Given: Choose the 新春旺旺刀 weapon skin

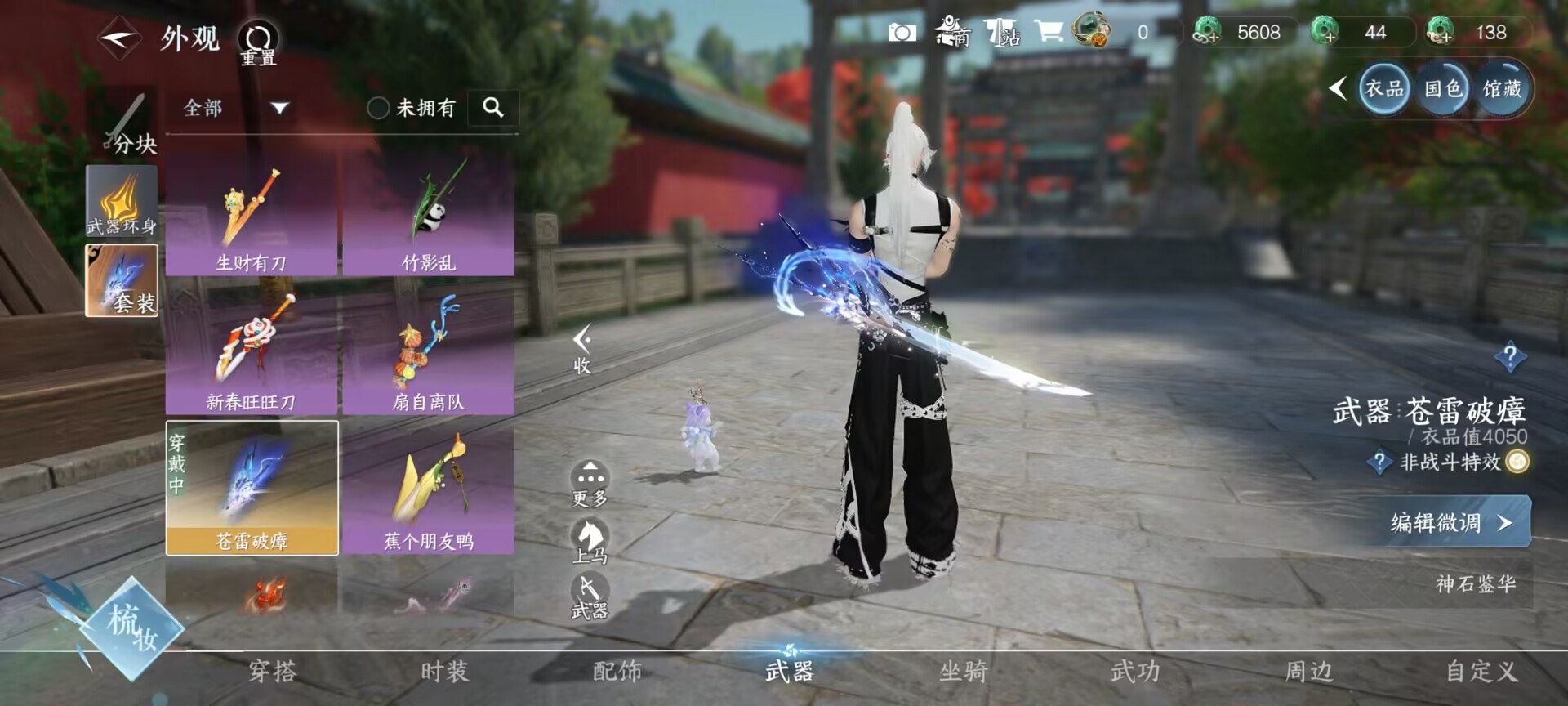Looking at the screenshot, I should tap(252, 355).
